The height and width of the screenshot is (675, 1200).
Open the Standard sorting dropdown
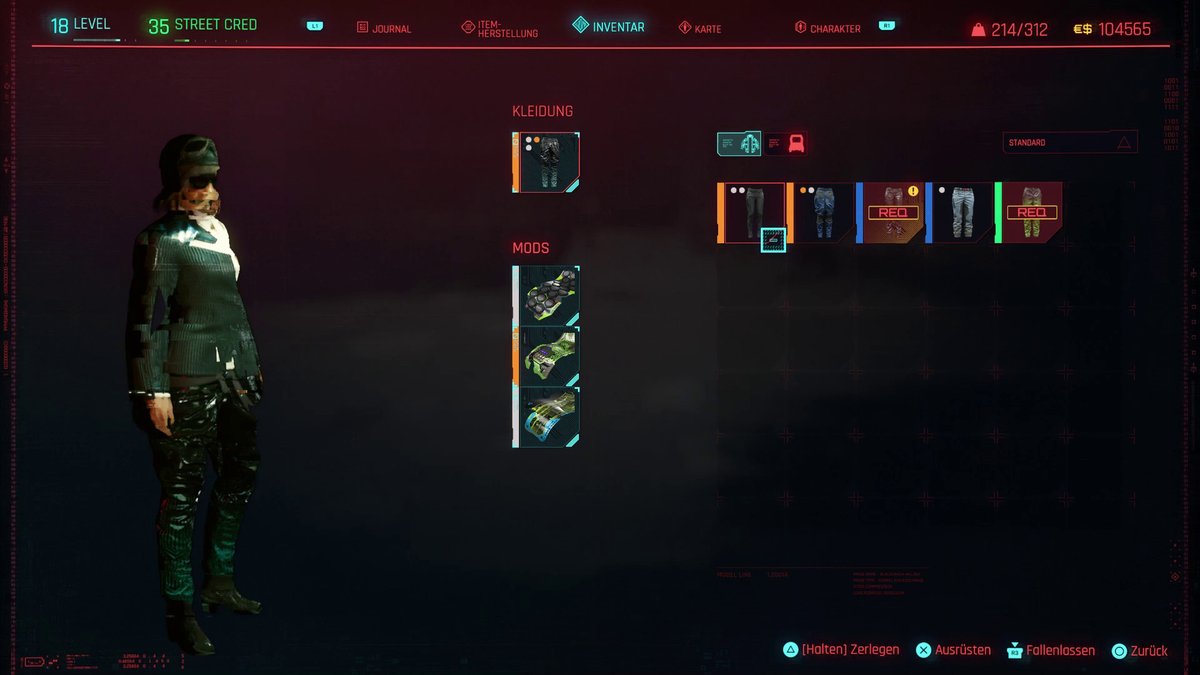pyautogui.click(x=1070, y=143)
